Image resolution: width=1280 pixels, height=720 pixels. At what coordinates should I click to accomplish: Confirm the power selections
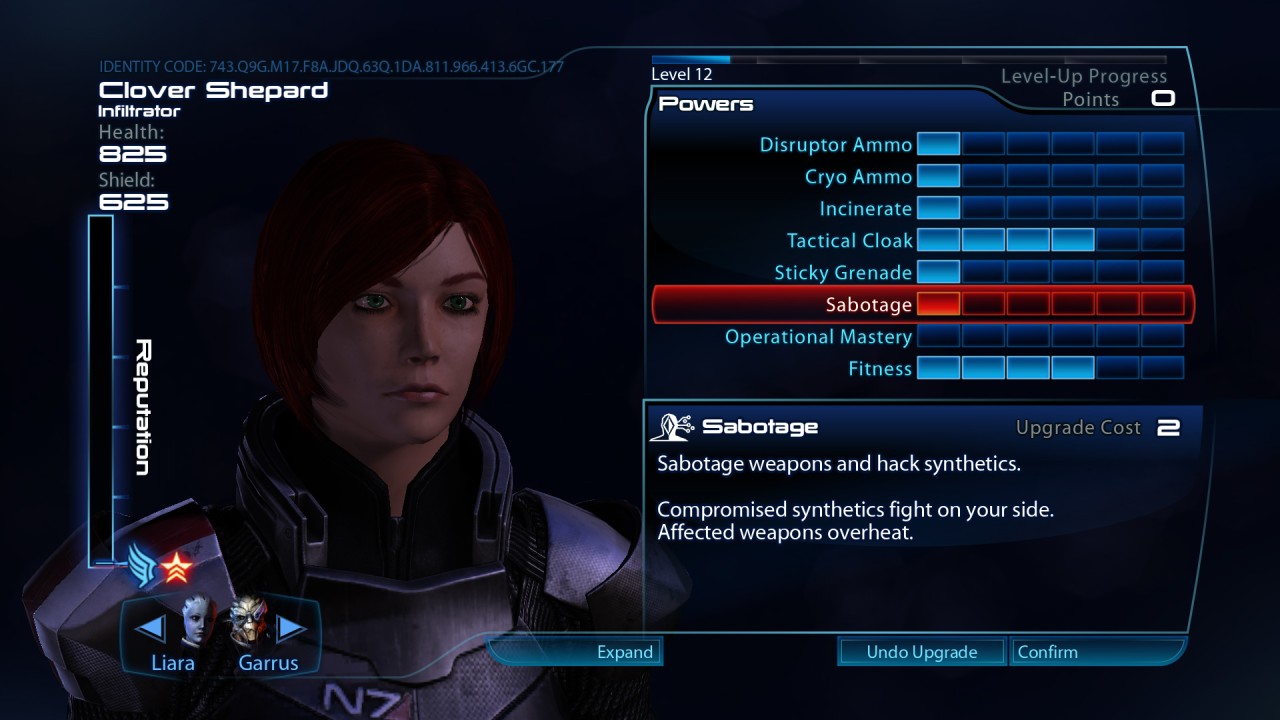tap(1047, 652)
